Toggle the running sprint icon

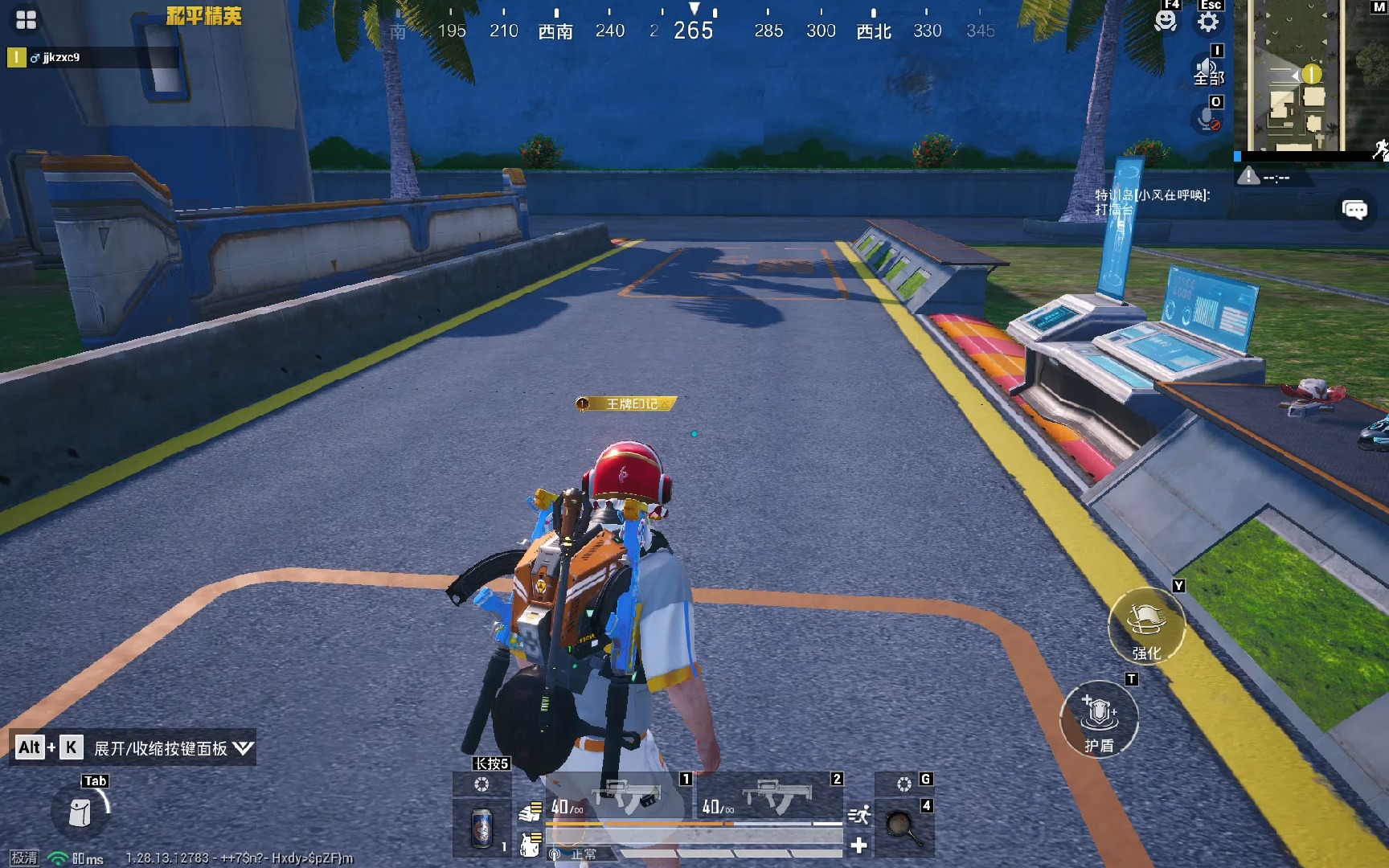858,815
